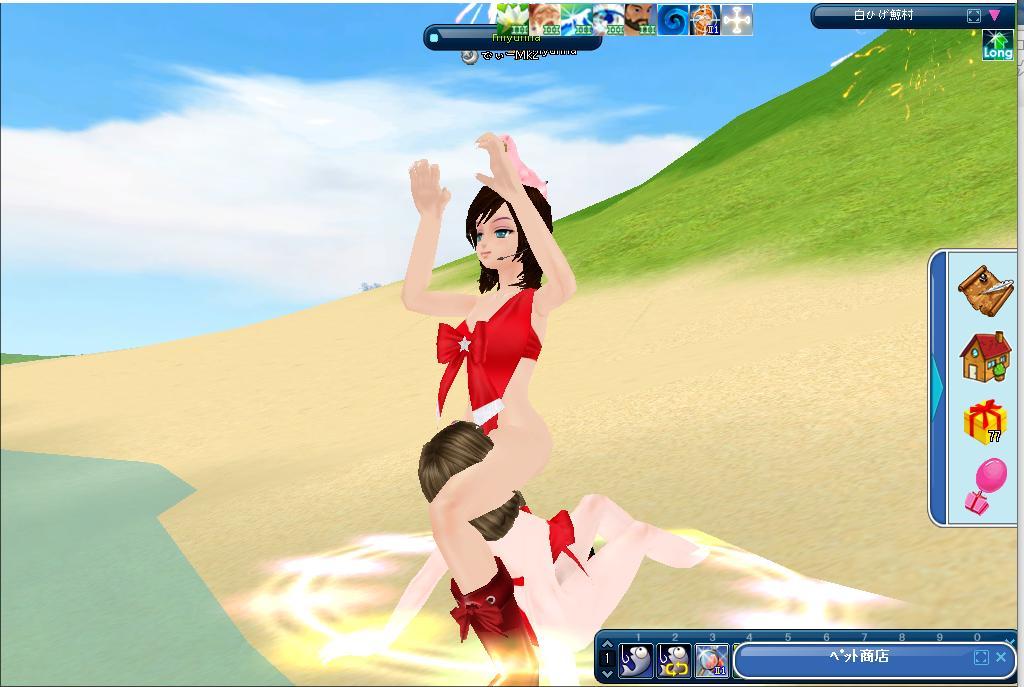Click the pink balloon present icon
Image resolution: width=1024 pixels, height=687 pixels.
tap(985, 486)
